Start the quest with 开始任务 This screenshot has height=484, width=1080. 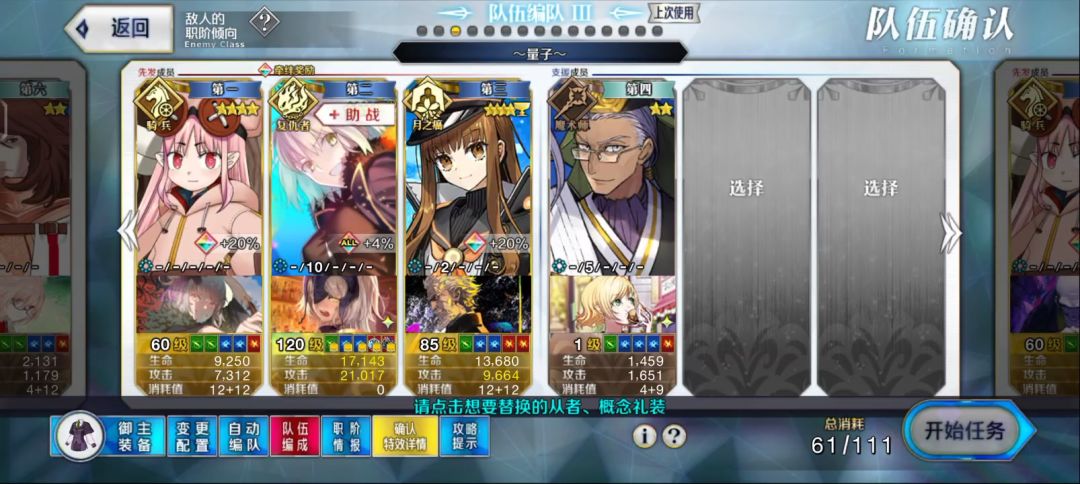967,432
